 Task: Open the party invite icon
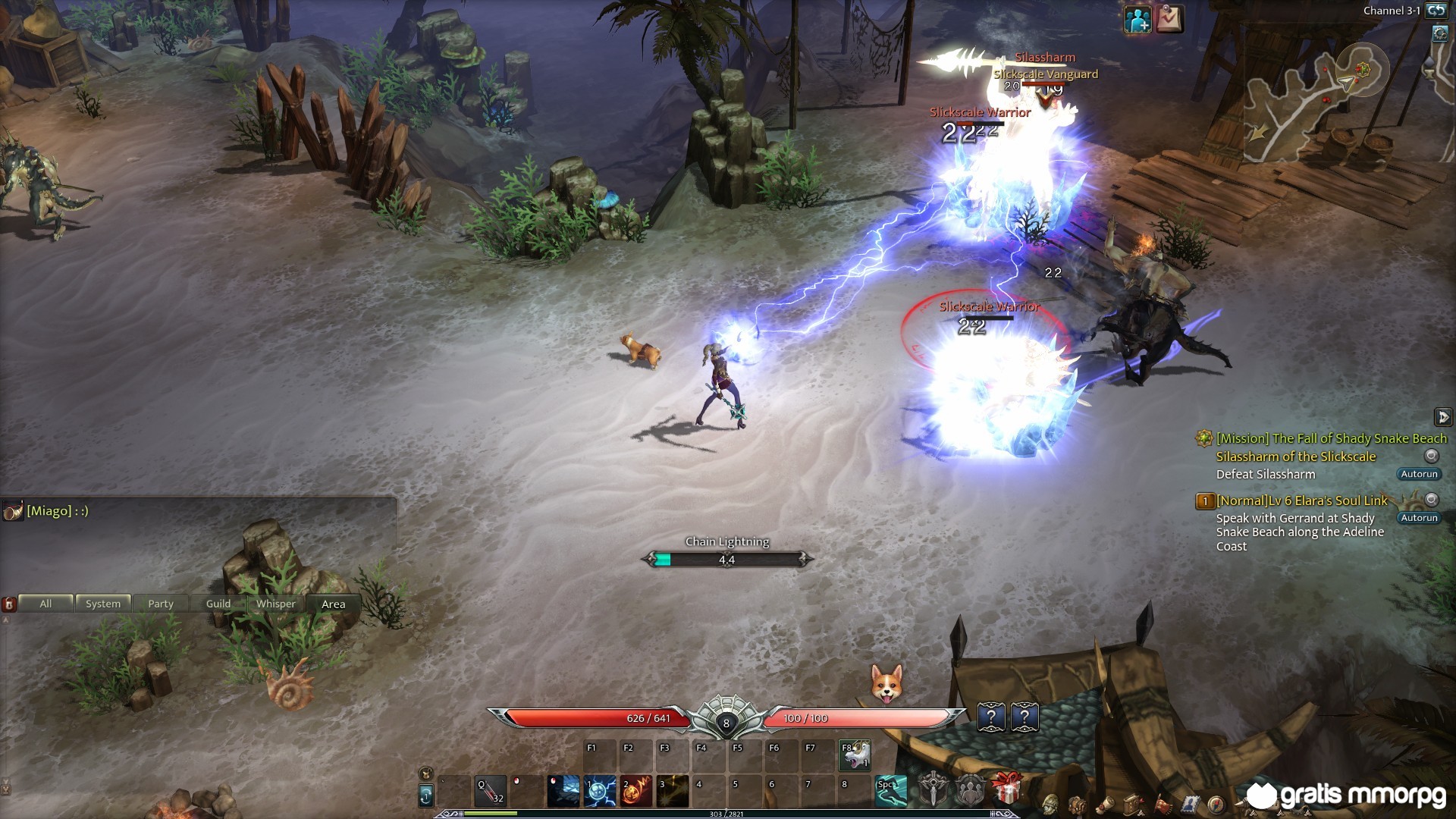[x=1137, y=20]
